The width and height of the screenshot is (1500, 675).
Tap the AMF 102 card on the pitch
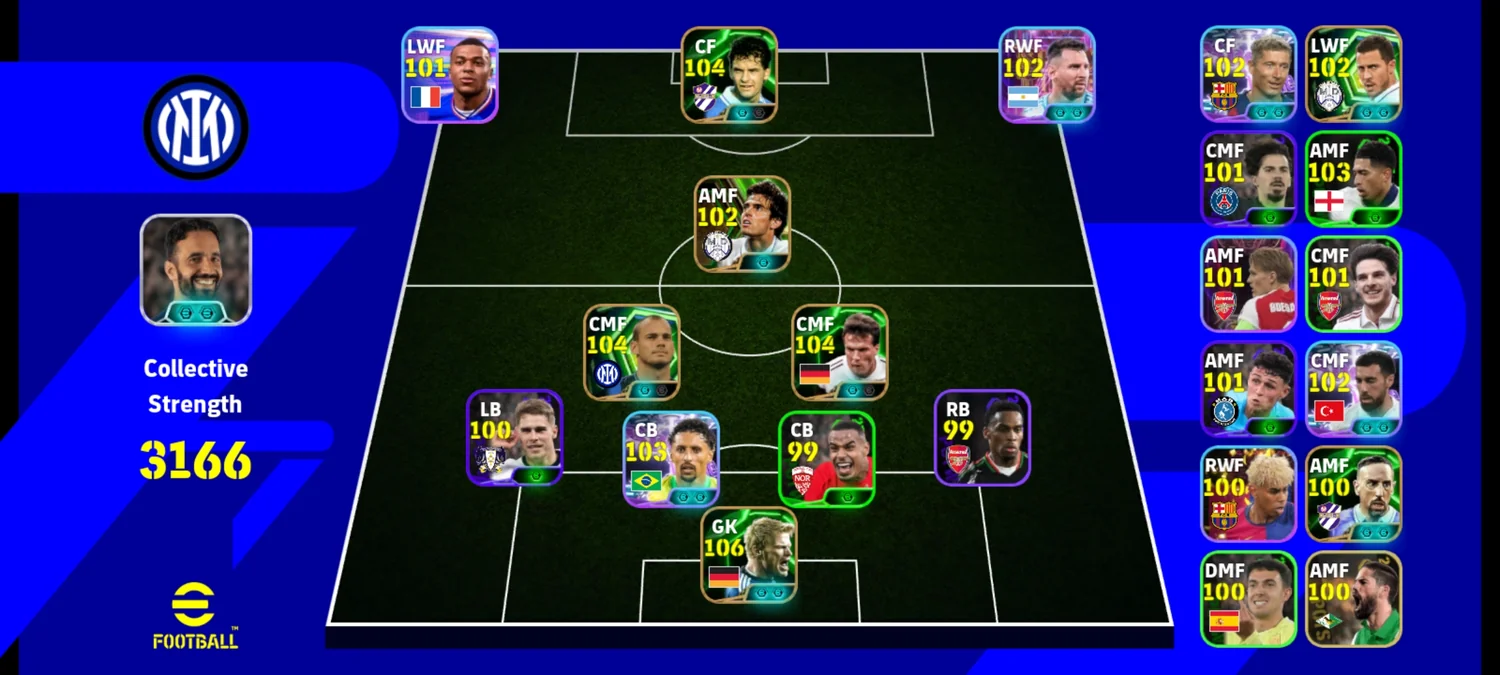[743, 224]
